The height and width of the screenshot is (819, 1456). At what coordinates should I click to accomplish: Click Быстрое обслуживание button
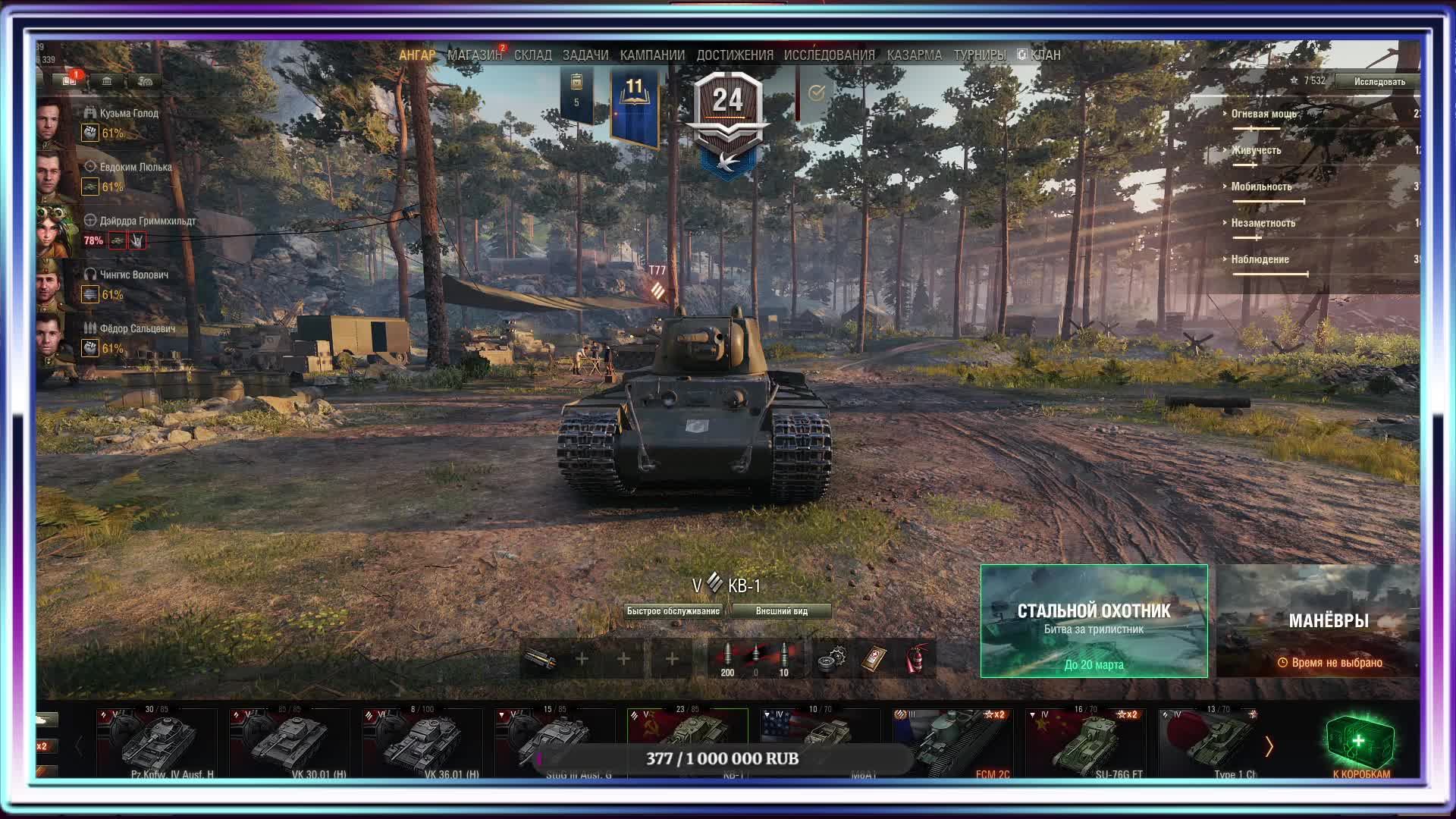click(x=673, y=611)
